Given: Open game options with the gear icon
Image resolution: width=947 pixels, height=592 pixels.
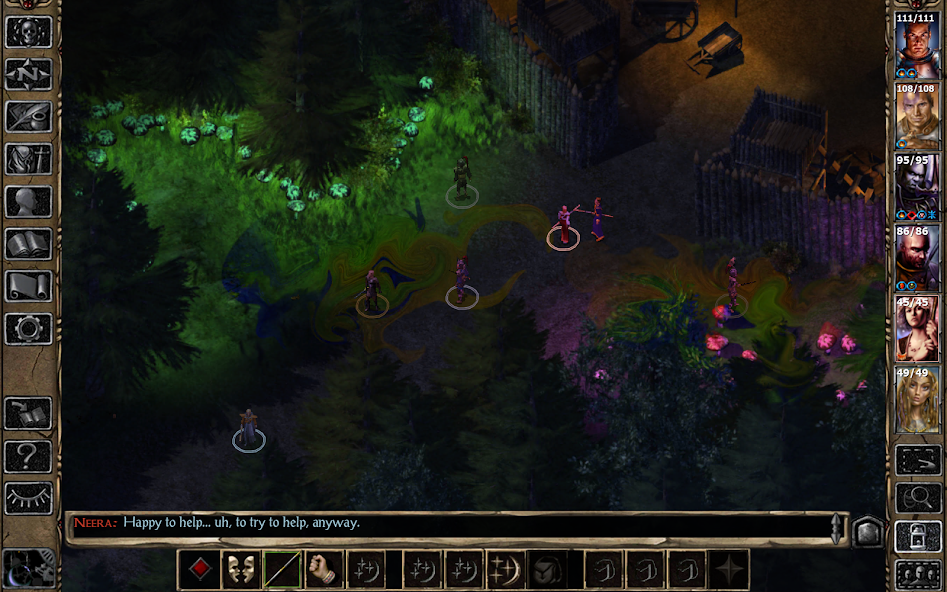Looking at the screenshot, I should point(29,329).
